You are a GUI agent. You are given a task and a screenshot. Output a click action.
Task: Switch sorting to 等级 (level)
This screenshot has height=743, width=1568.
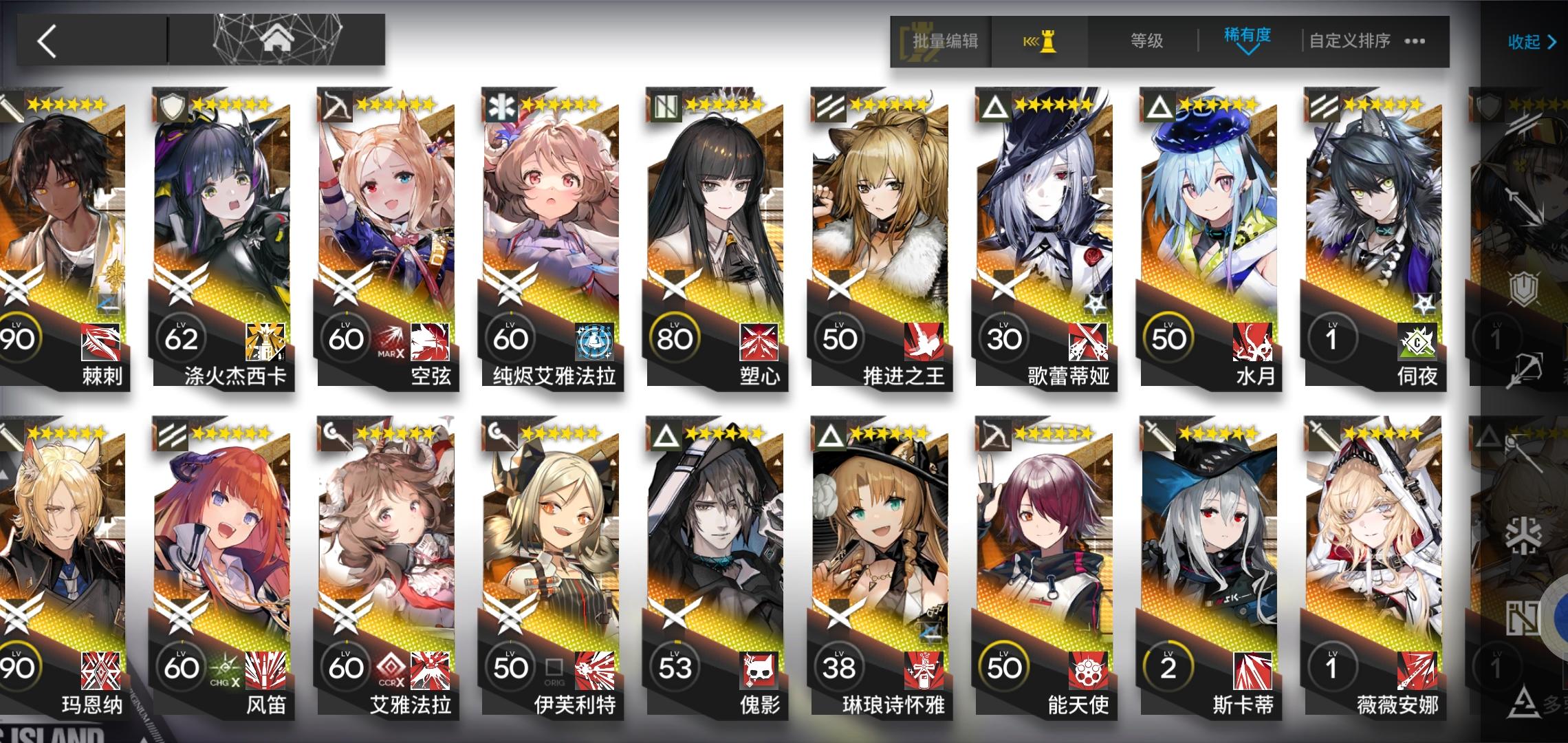pos(1147,41)
